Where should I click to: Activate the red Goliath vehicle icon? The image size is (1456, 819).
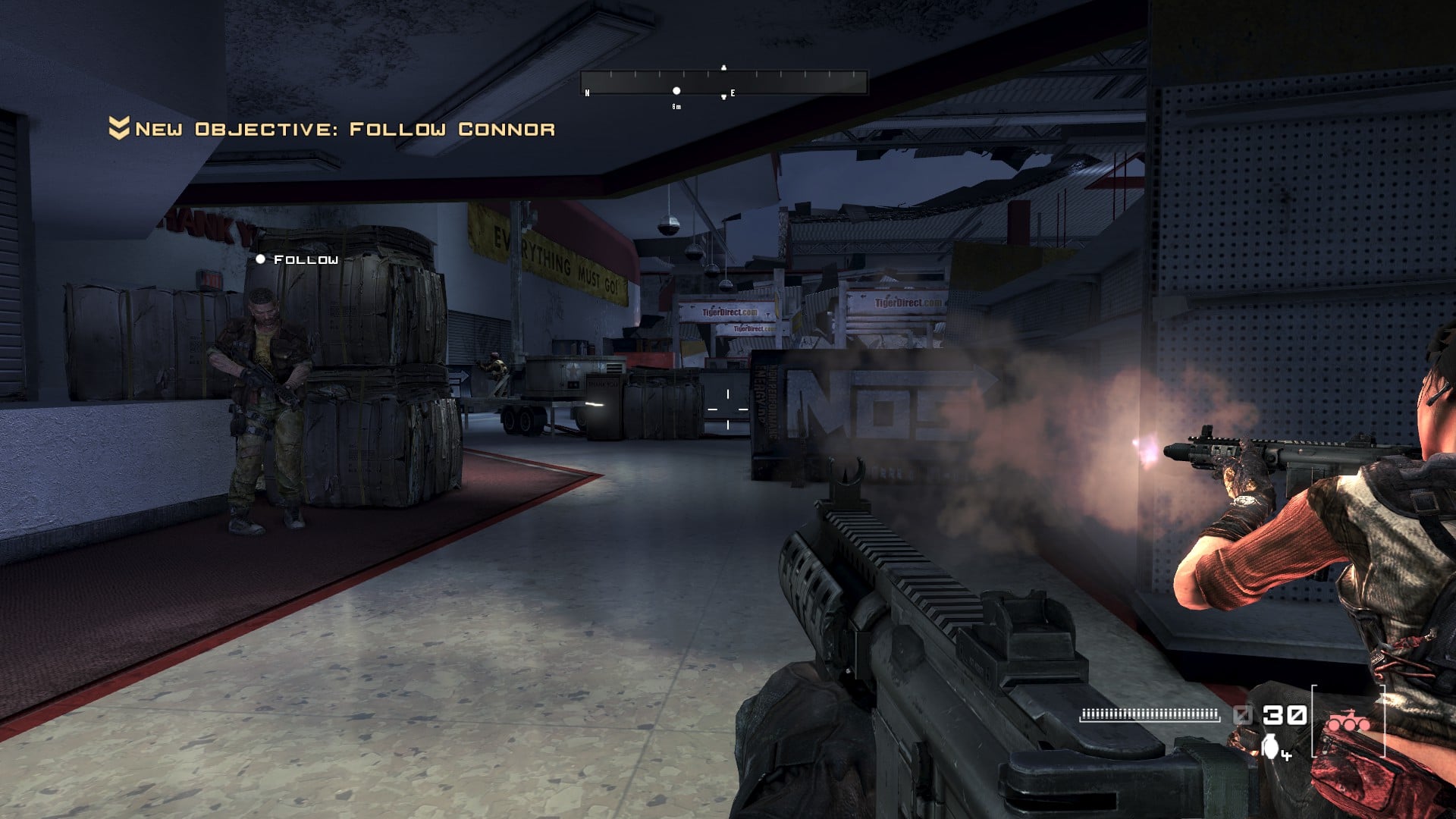point(1348,720)
